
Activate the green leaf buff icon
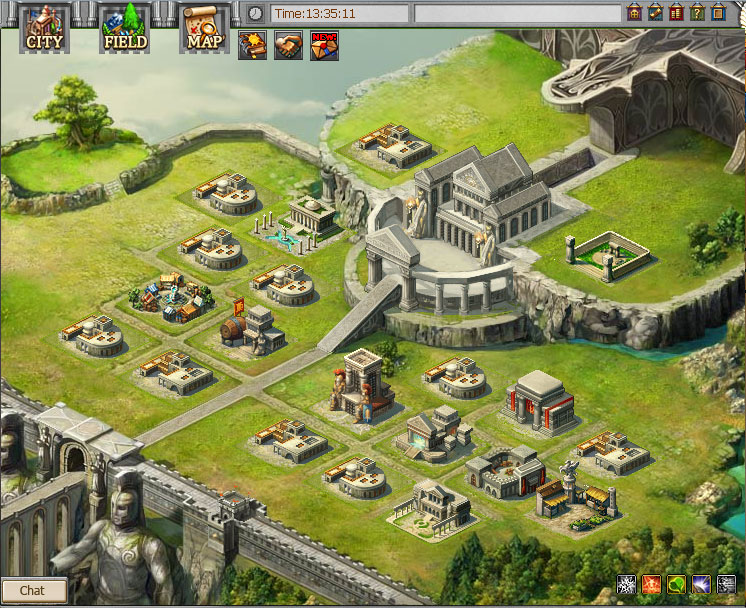click(676, 584)
